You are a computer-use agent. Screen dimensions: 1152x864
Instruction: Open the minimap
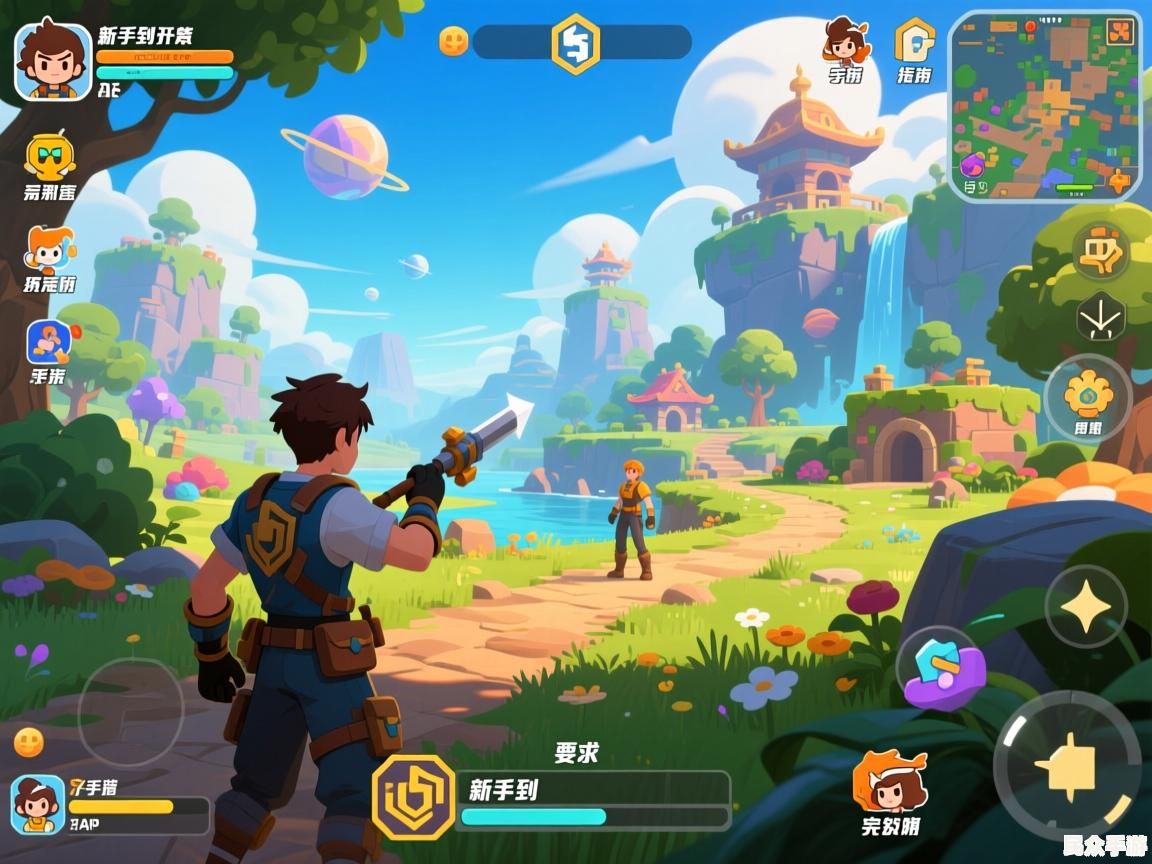pyautogui.click(x=1044, y=106)
